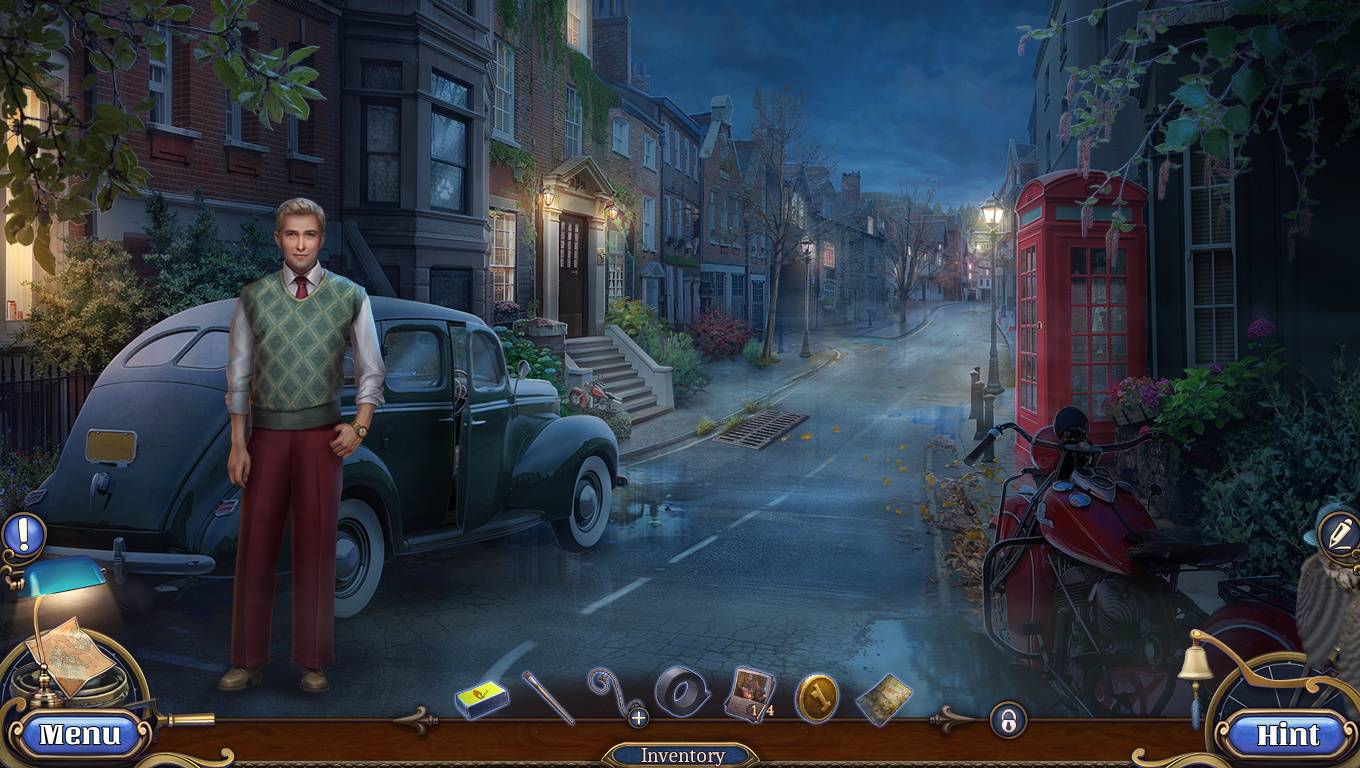Select the matchbox in the inventory

click(482, 697)
